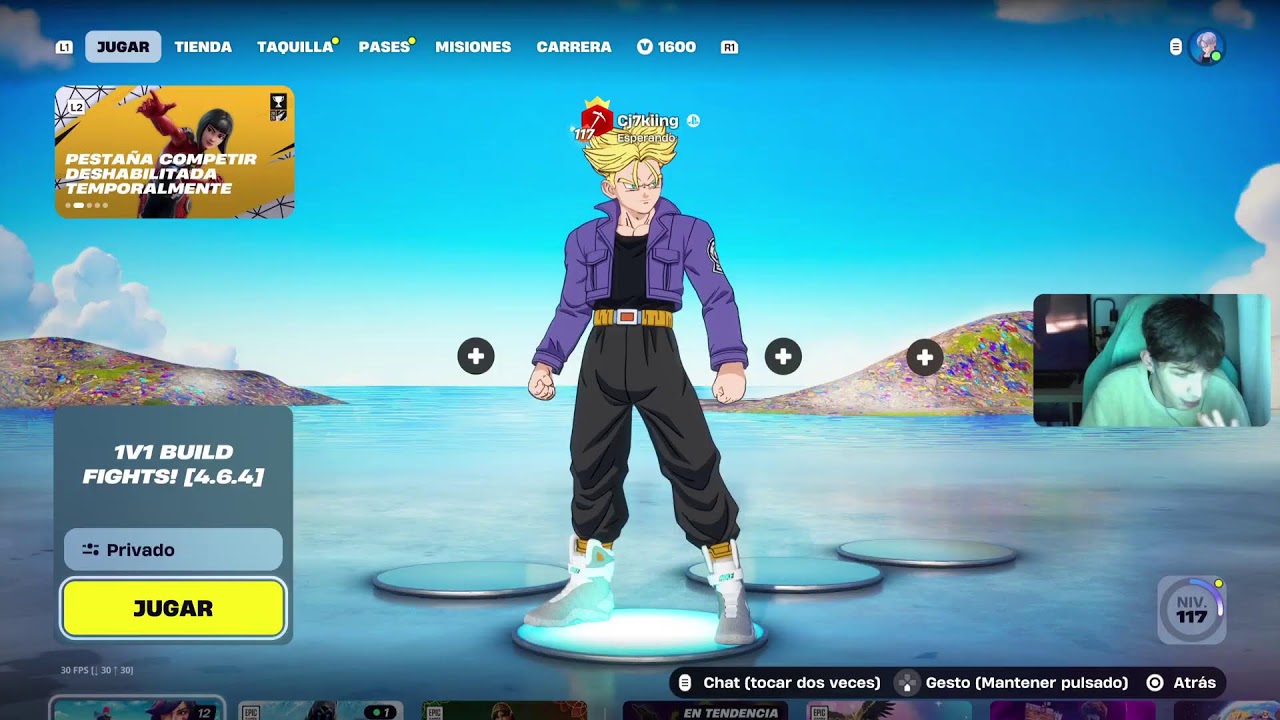This screenshot has width=1280, height=720.
Task: Select the PASES tab
Action: click(384, 47)
